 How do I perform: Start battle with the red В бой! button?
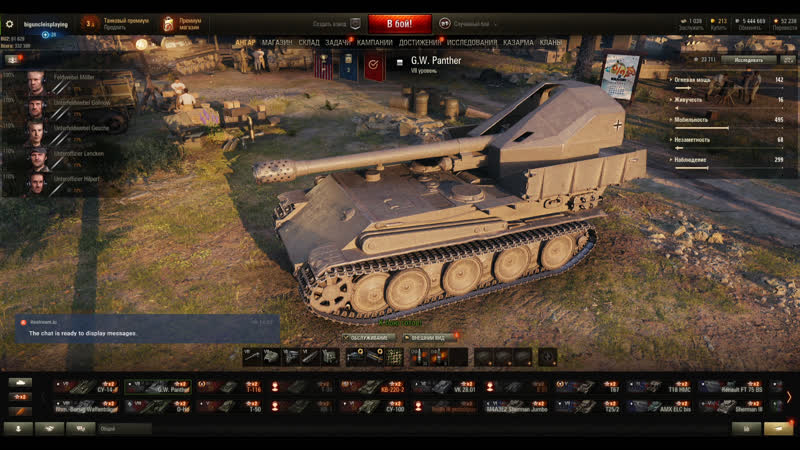click(399, 23)
